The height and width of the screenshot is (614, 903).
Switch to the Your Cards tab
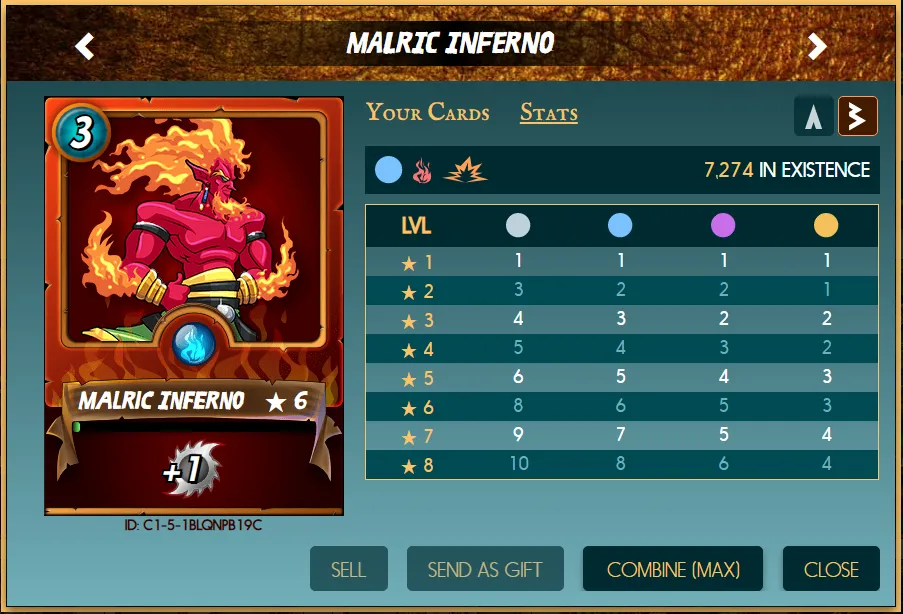[428, 112]
